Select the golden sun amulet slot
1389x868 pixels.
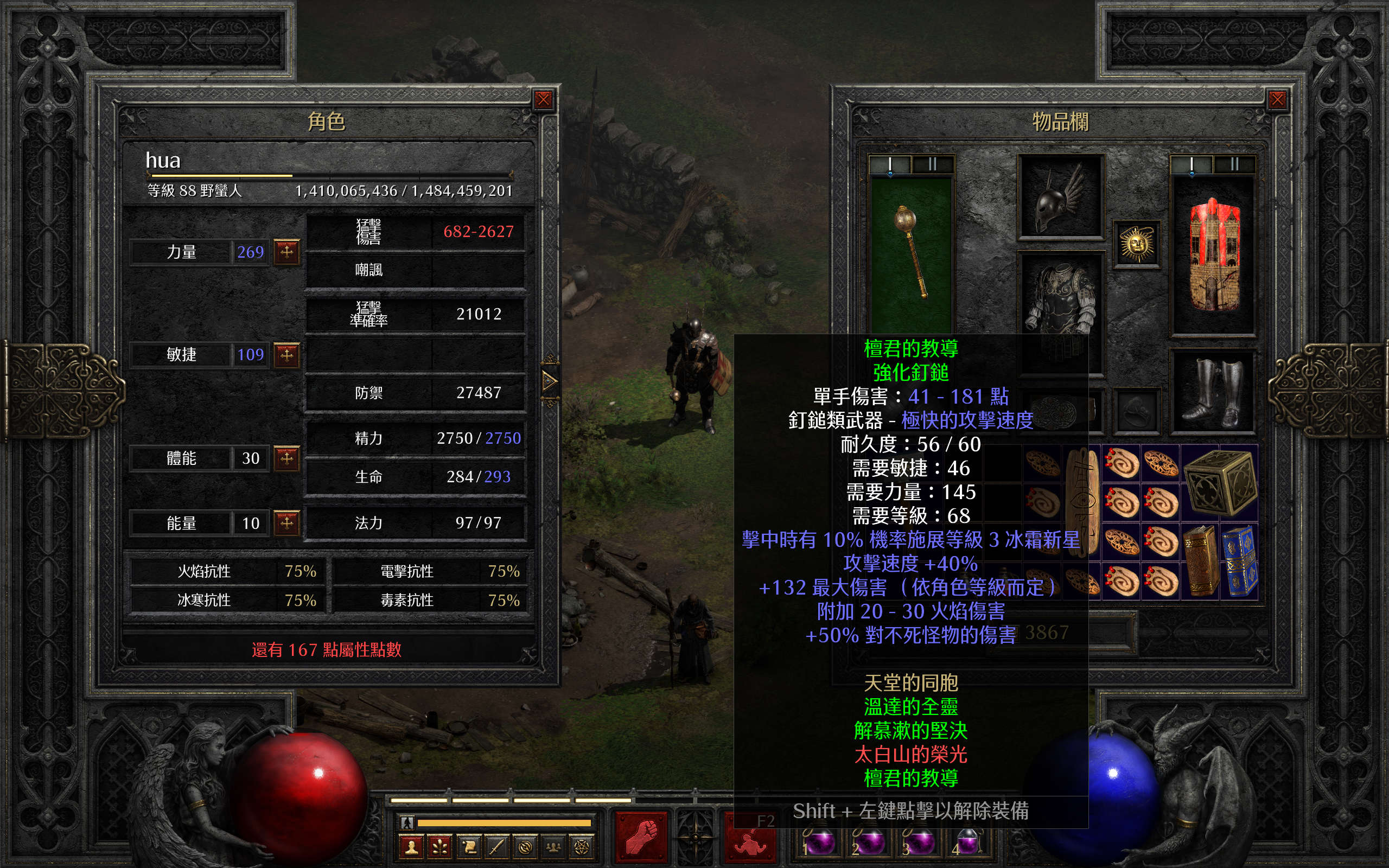coord(1137,245)
